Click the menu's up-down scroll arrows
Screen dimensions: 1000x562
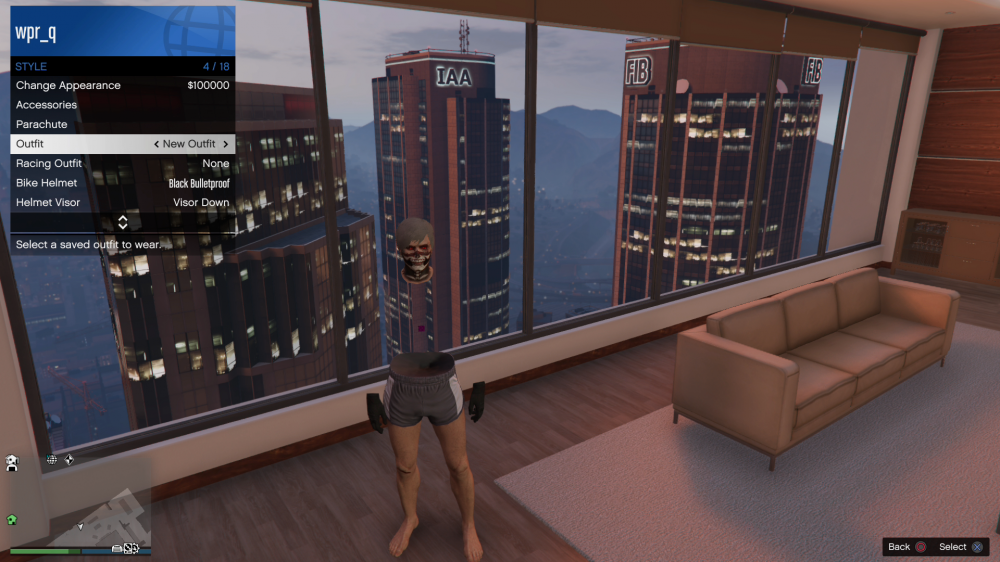tap(123, 222)
